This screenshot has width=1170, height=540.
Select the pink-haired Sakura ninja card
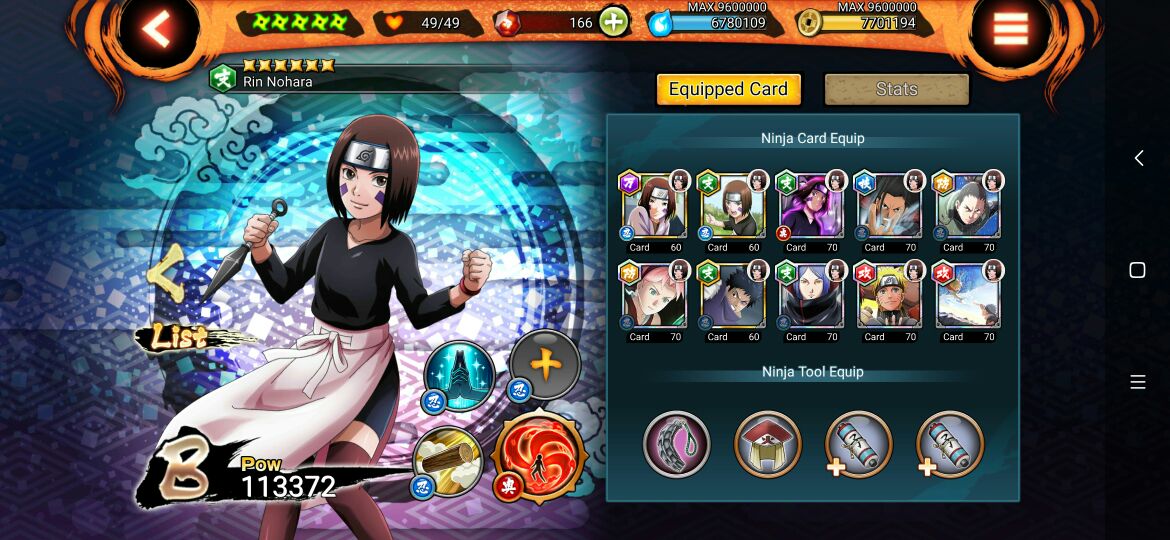point(653,296)
